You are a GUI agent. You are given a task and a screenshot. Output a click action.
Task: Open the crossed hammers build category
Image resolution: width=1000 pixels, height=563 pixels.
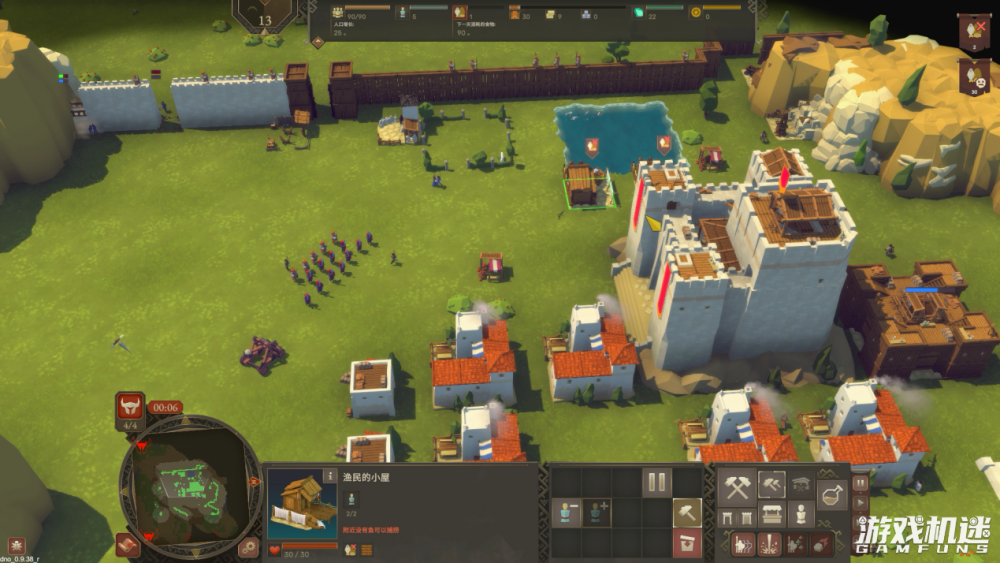click(738, 487)
